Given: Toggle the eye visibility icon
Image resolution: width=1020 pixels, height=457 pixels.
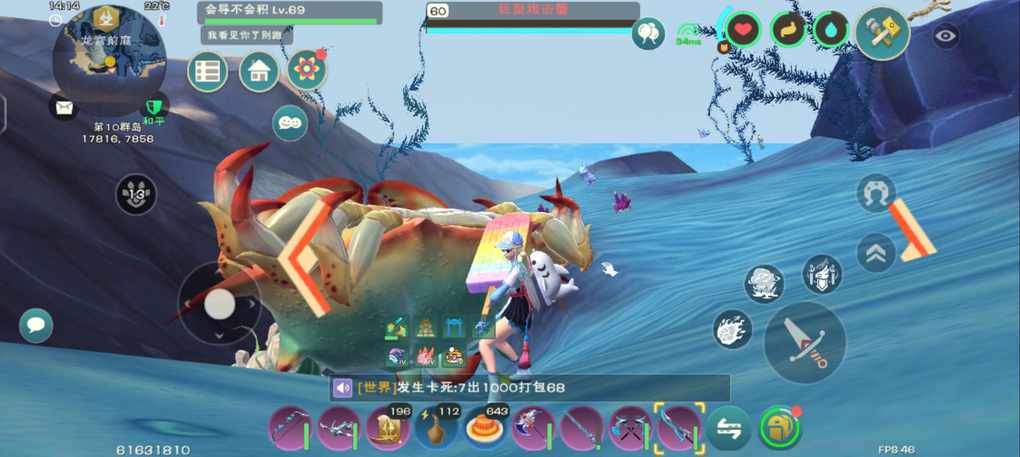Looking at the screenshot, I should pyautogui.click(x=946, y=37).
